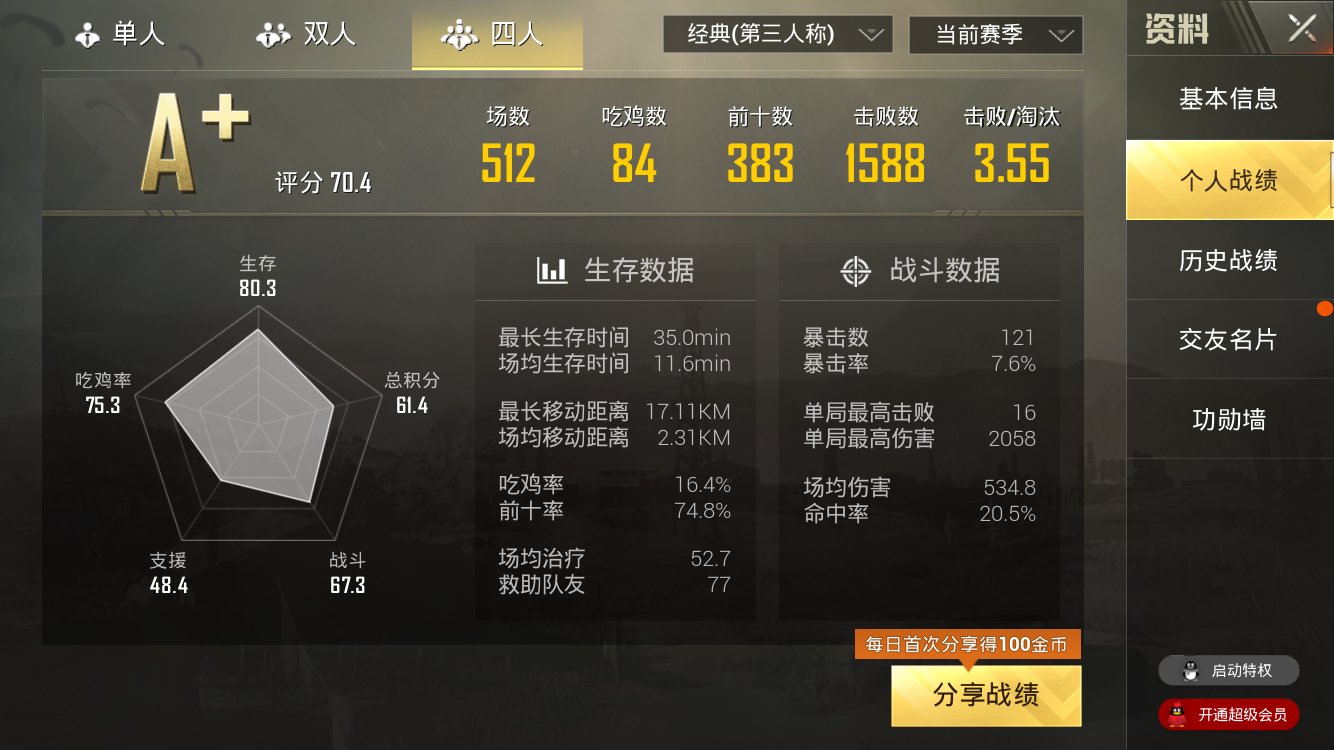Select the 历史战绩 sidebar menu item
The height and width of the screenshot is (750, 1334).
[1228, 260]
